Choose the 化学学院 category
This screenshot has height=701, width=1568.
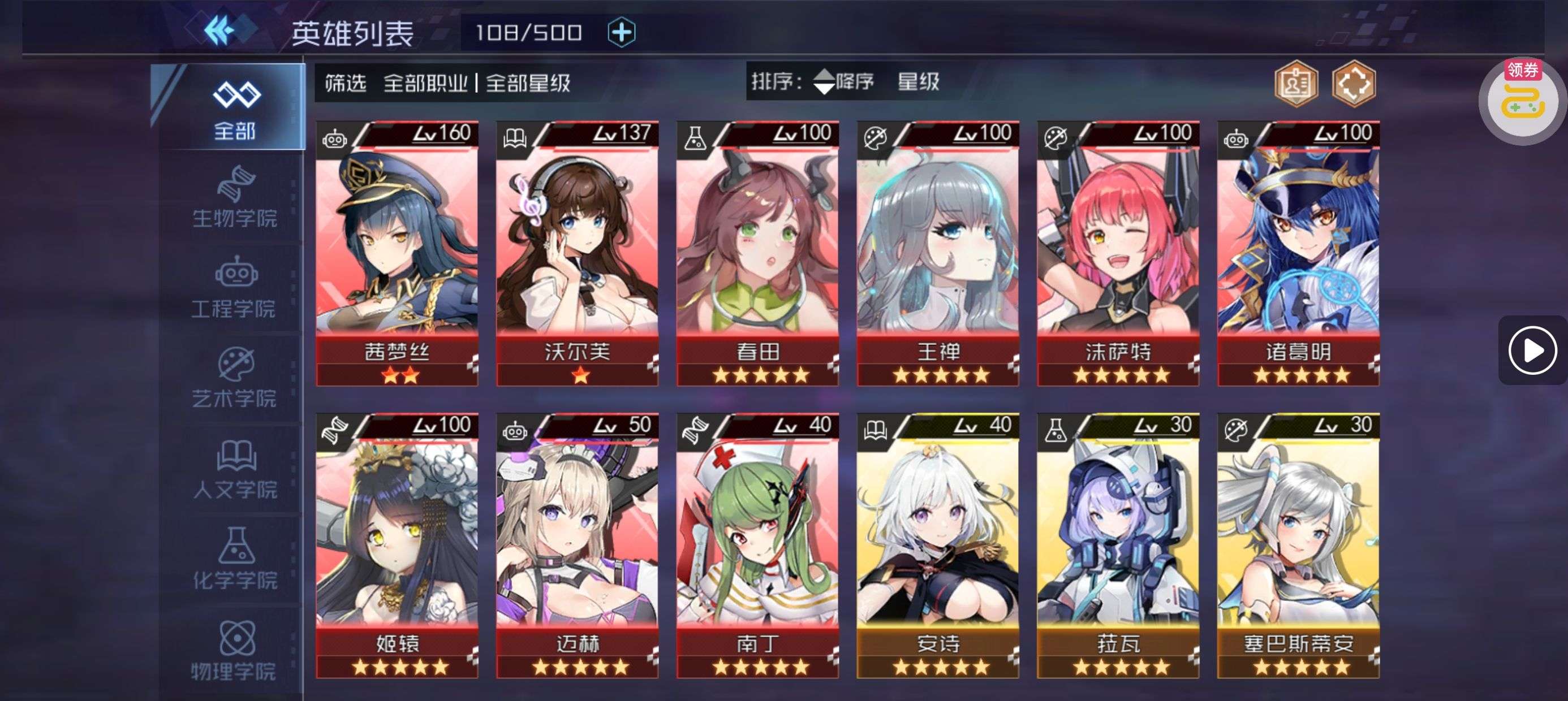pos(234,559)
